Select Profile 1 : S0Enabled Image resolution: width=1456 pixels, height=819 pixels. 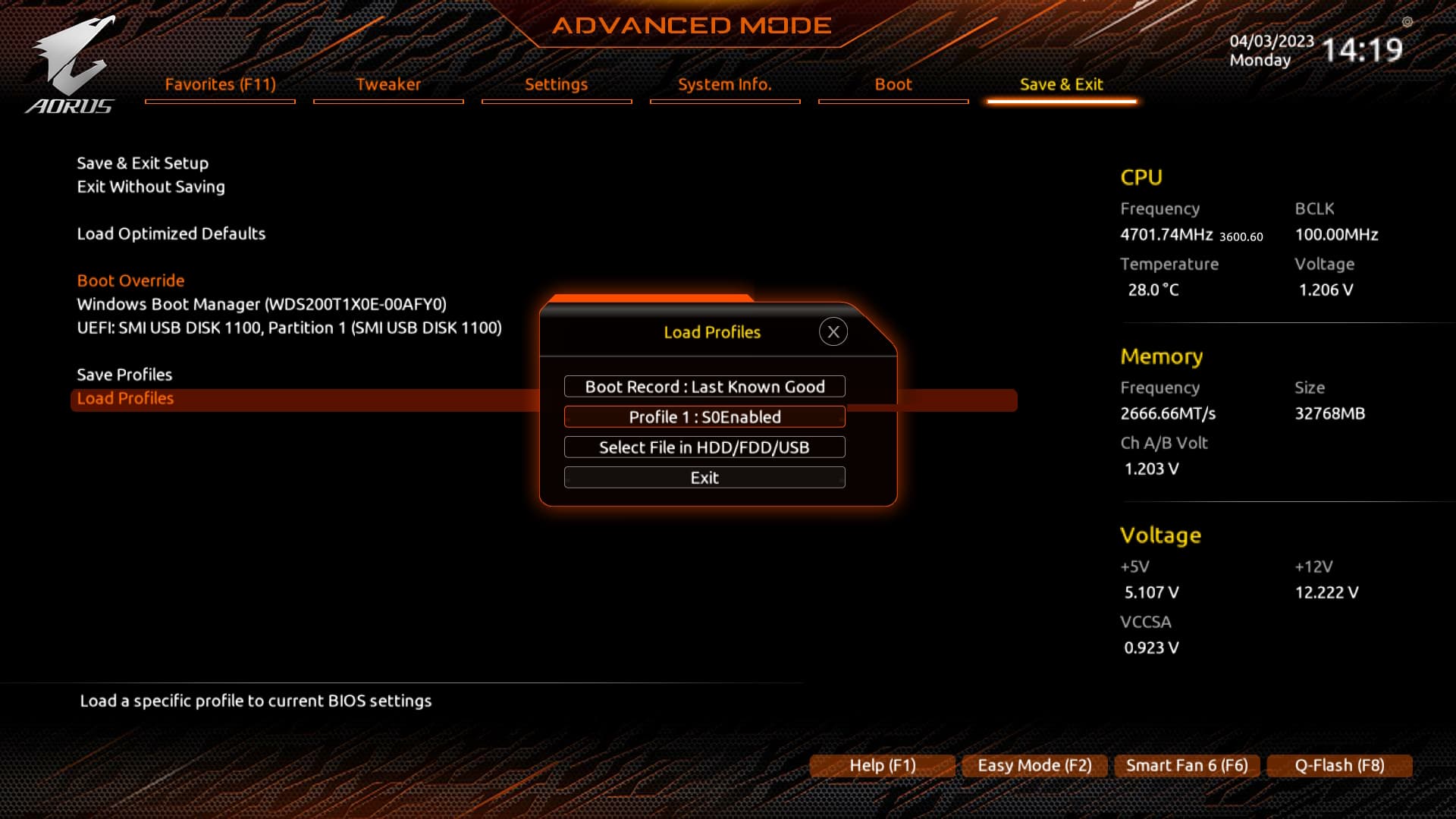point(704,416)
